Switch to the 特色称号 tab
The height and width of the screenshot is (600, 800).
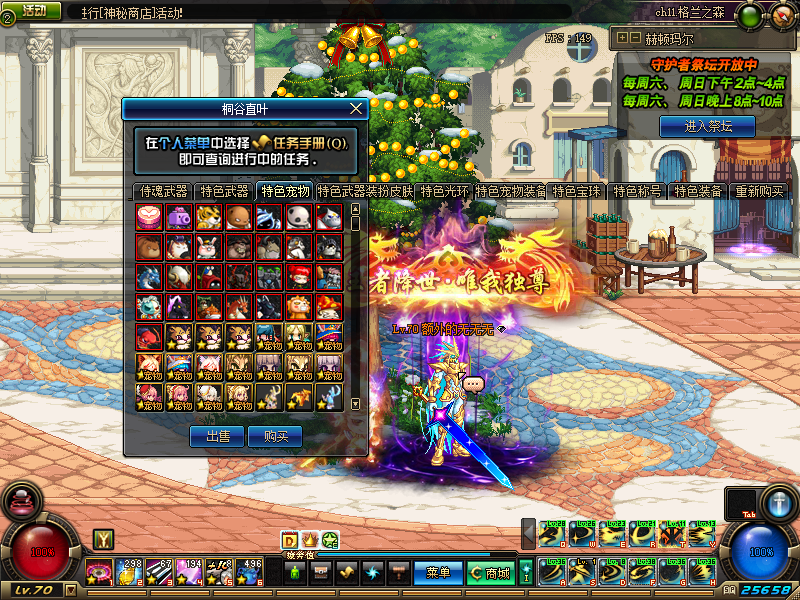(x=639, y=191)
